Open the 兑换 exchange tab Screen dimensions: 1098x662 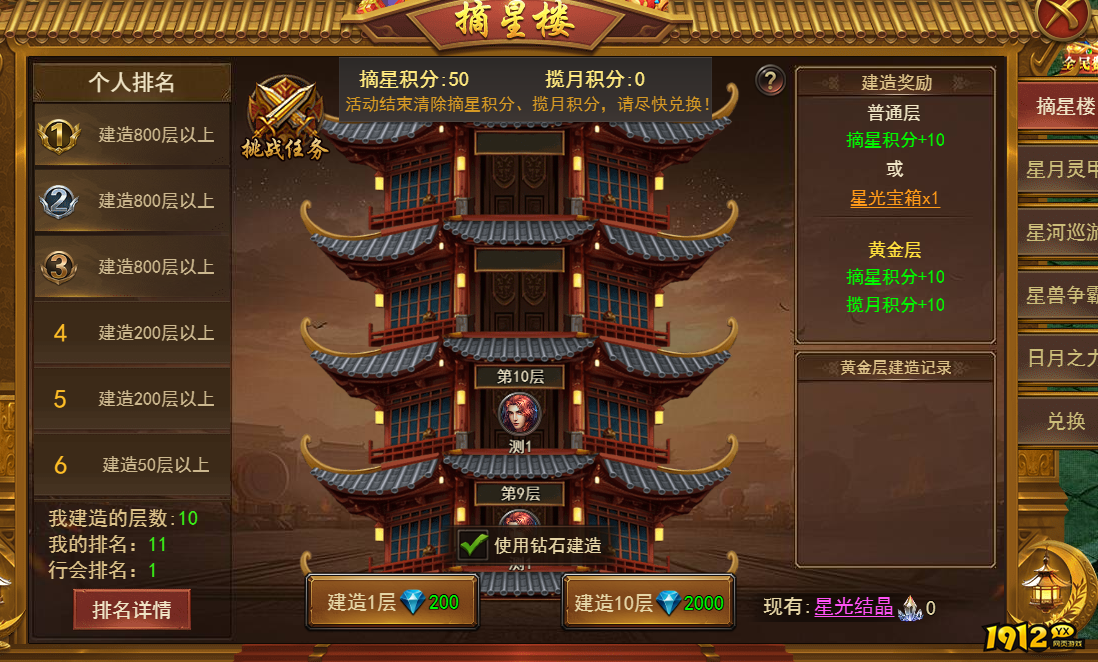pos(1064,421)
